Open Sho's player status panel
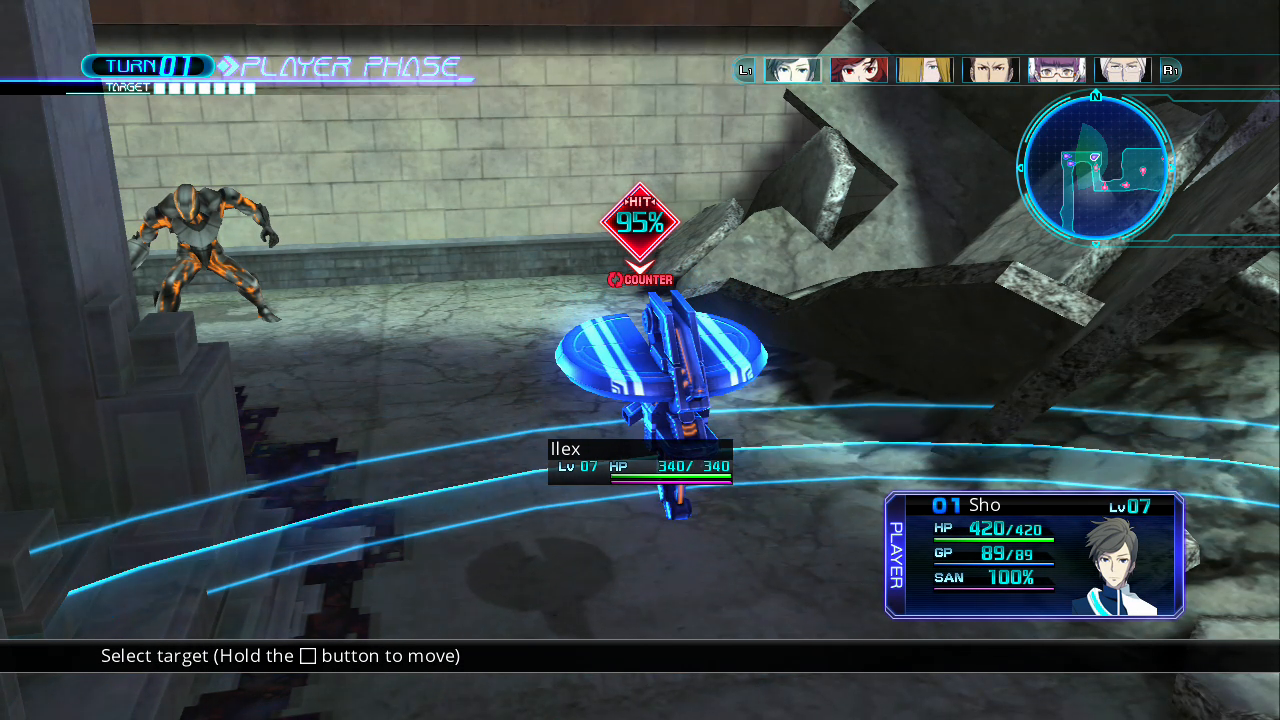This screenshot has width=1280, height=720. click(x=1034, y=555)
